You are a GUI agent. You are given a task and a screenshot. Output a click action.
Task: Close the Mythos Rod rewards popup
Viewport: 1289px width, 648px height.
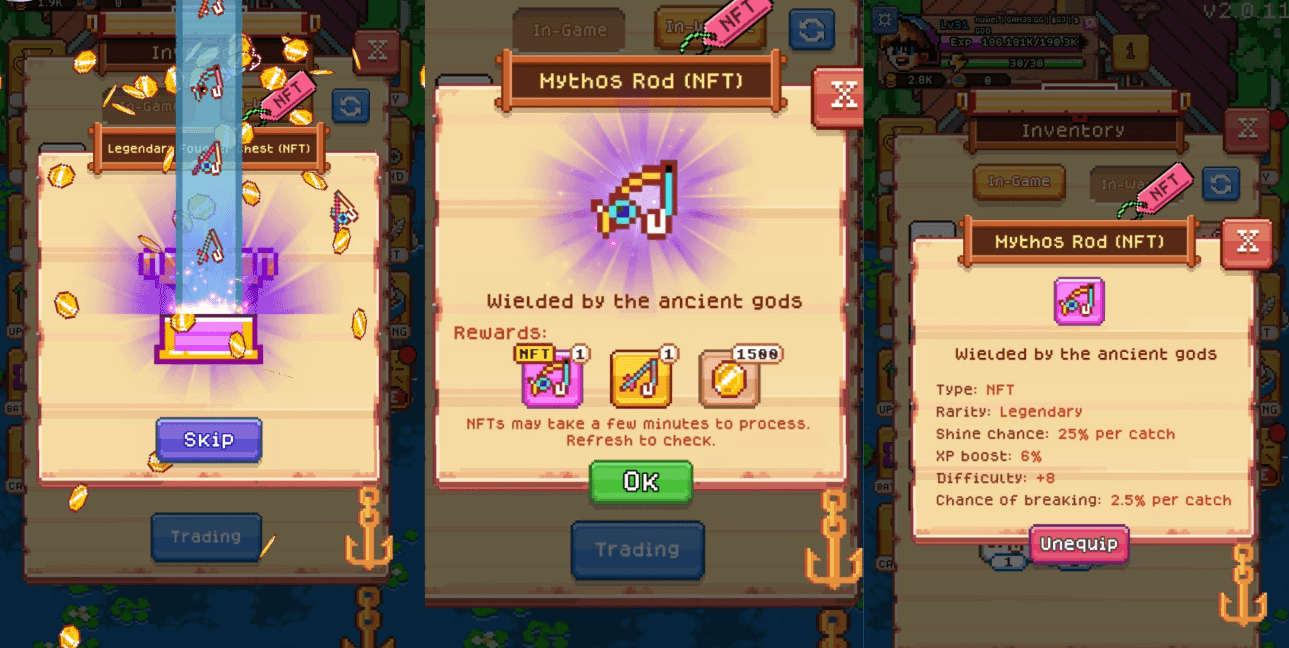tap(842, 95)
